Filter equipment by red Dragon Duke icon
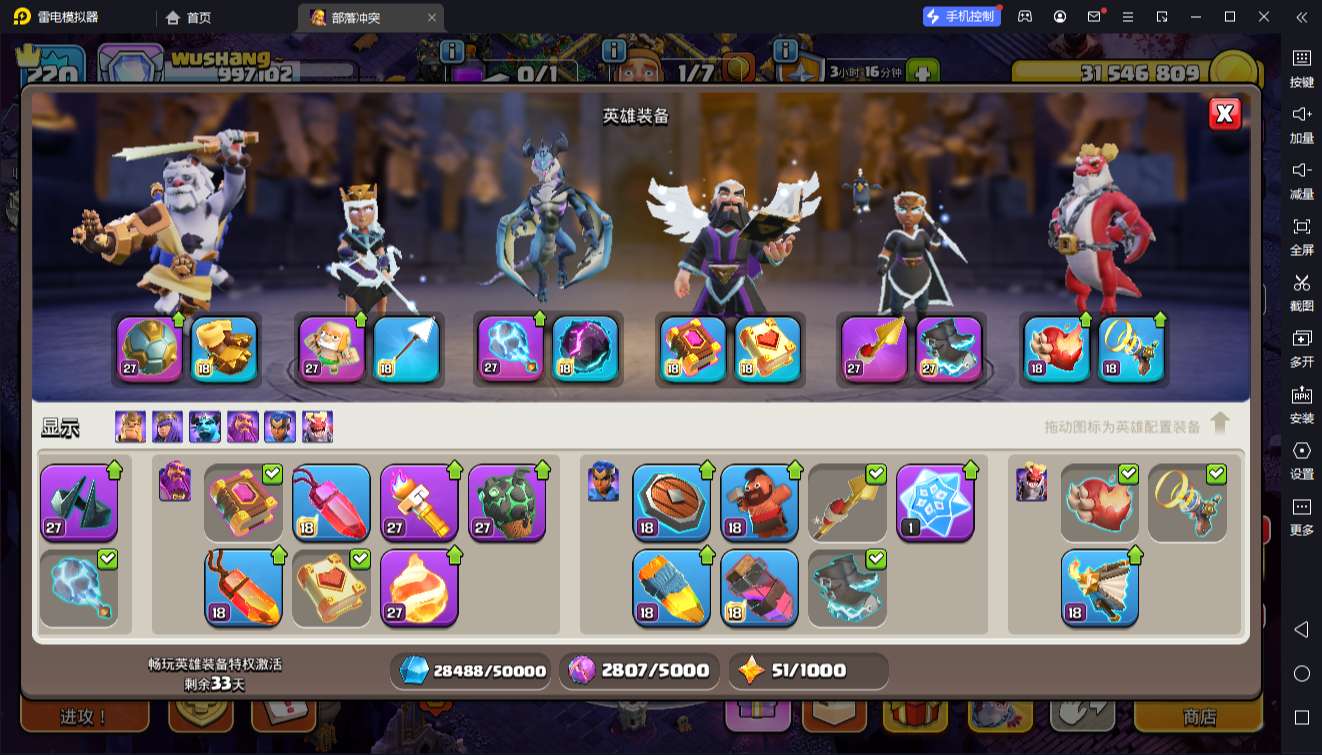 click(x=317, y=427)
